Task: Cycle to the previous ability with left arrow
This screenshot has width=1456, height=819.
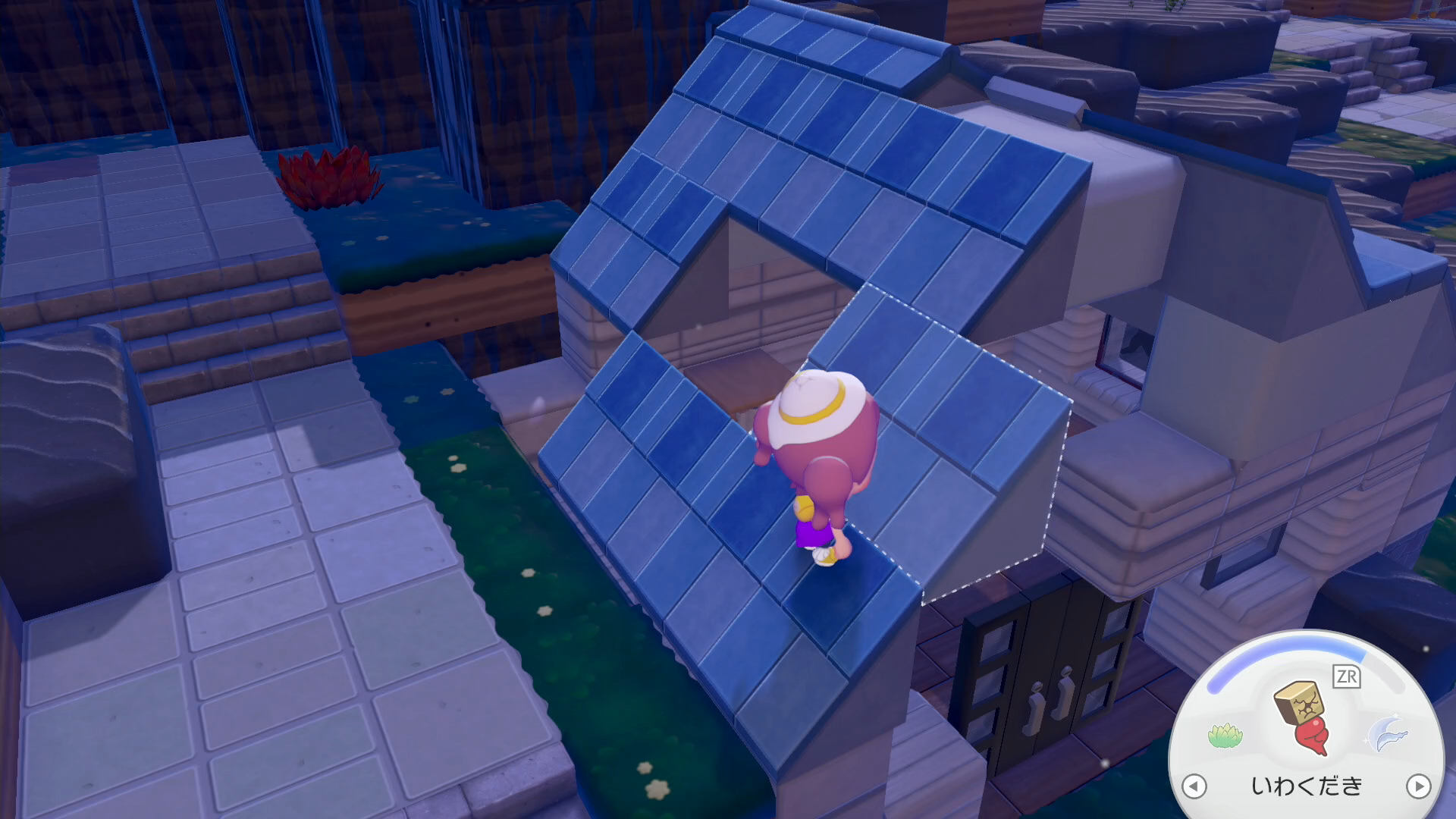Action: [1194, 786]
